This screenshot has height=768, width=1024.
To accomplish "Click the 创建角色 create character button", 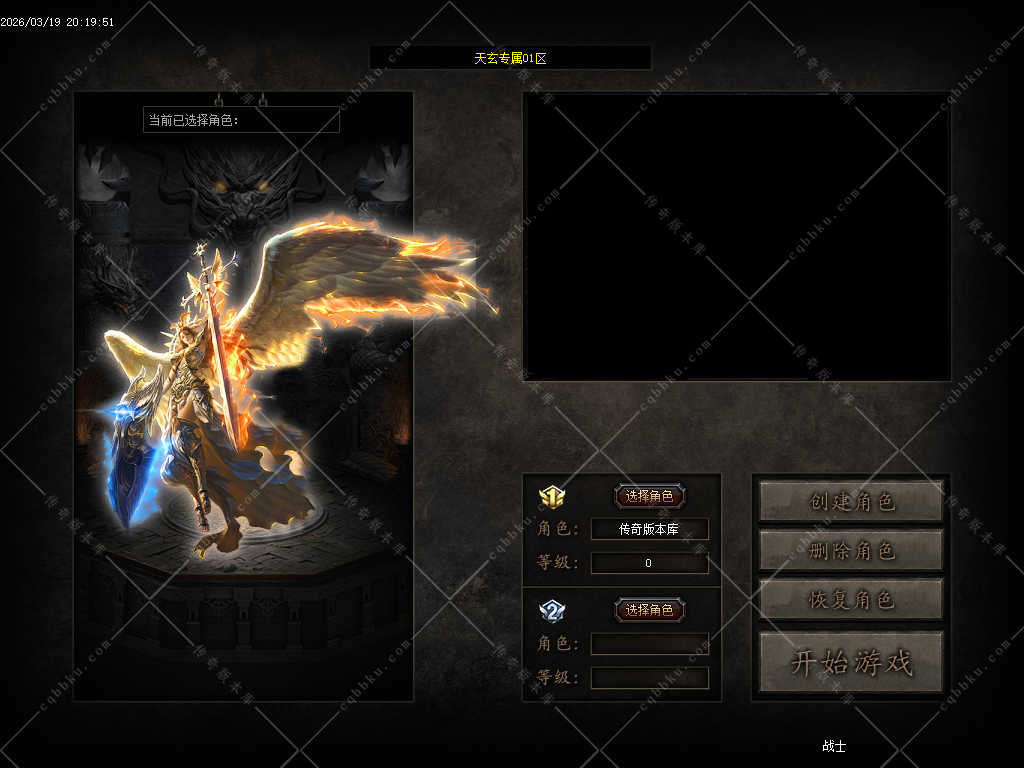I will 851,501.
